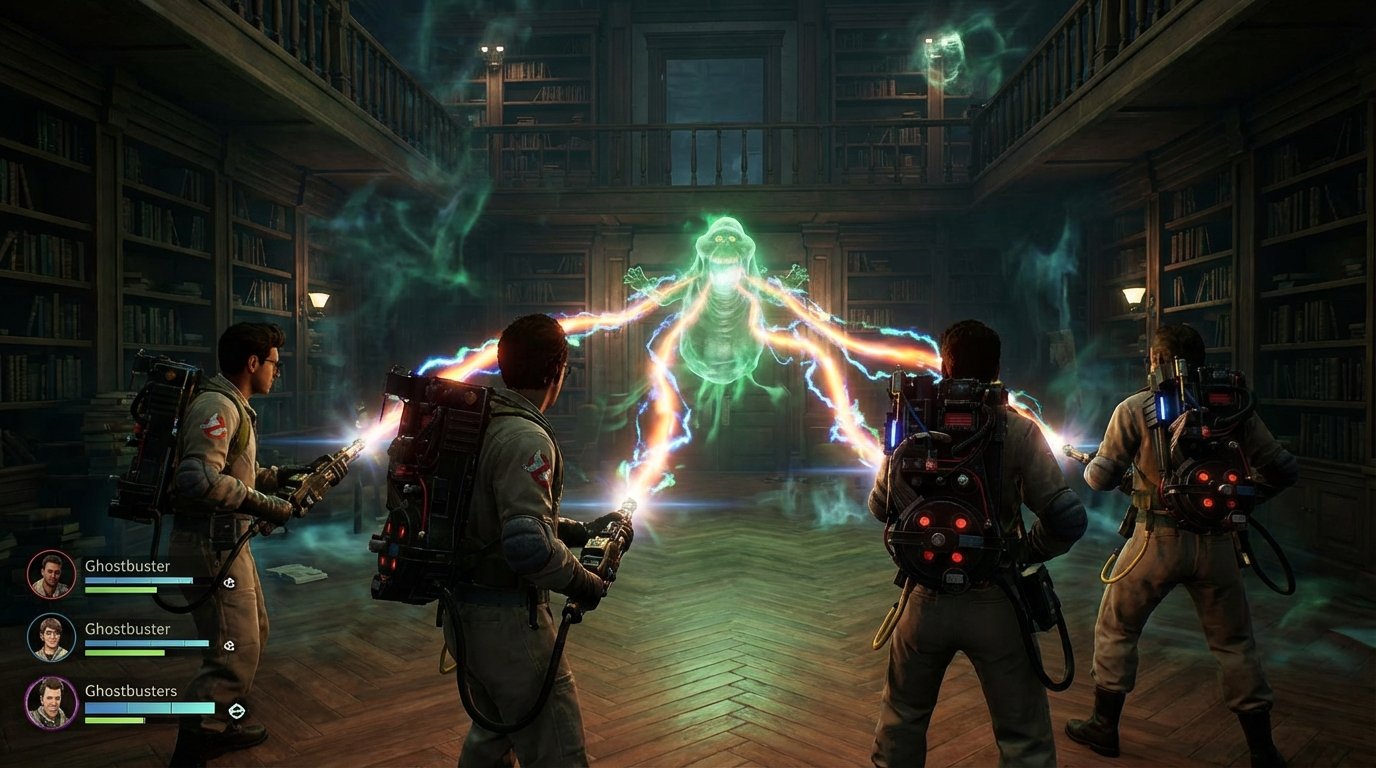Viewport: 1376px width, 768px height.
Task: Click the 'Ghostbusters' team name label
Action: pos(130,690)
